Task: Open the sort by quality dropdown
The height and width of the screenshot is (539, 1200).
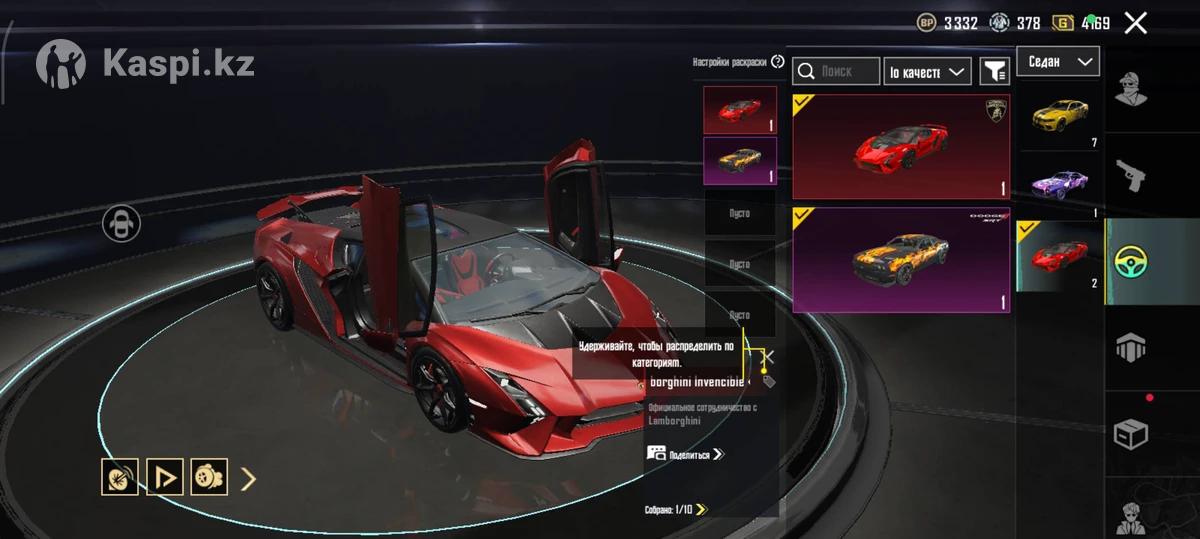Action: (928, 71)
